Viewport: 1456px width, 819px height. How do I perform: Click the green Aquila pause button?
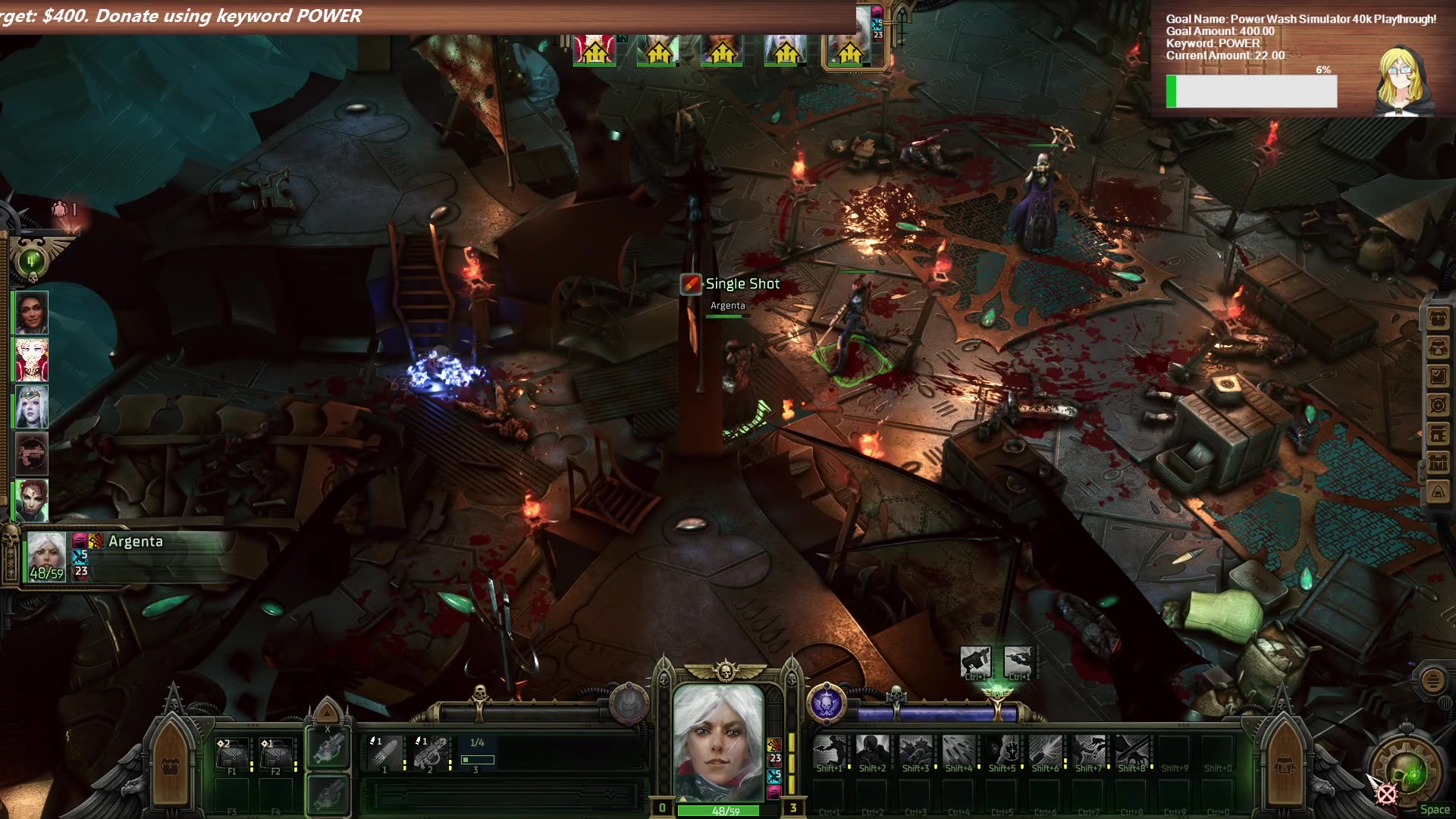point(32,261)
